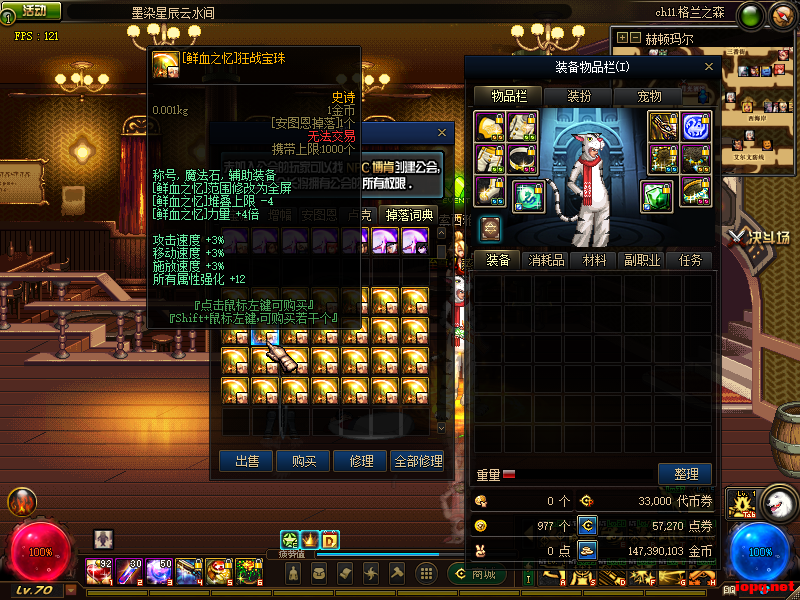
Task: Click the 出售 (Sell) button
Action: click(x=246, y=461)
